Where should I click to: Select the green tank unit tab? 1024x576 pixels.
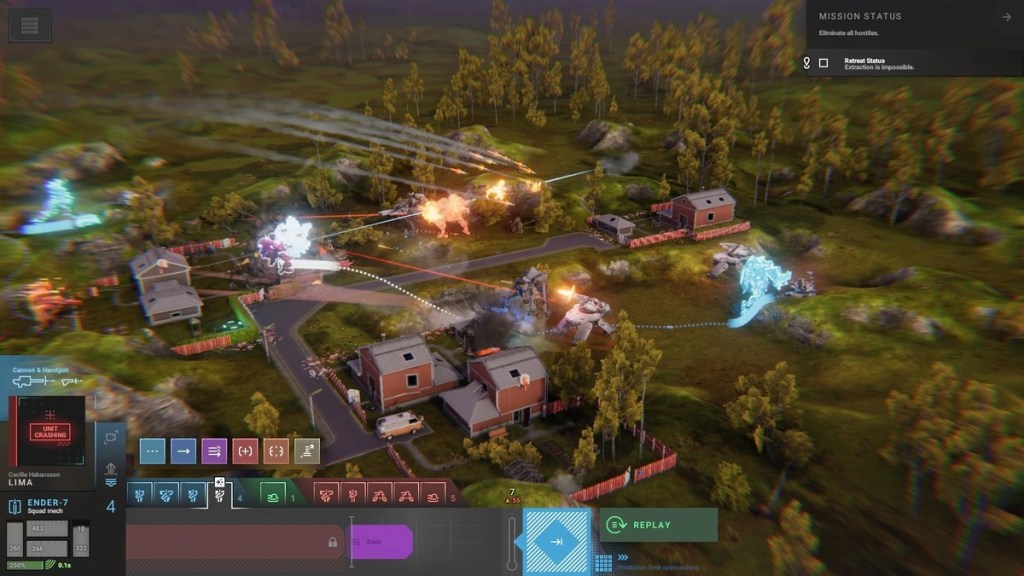click(x=273, y=493)
